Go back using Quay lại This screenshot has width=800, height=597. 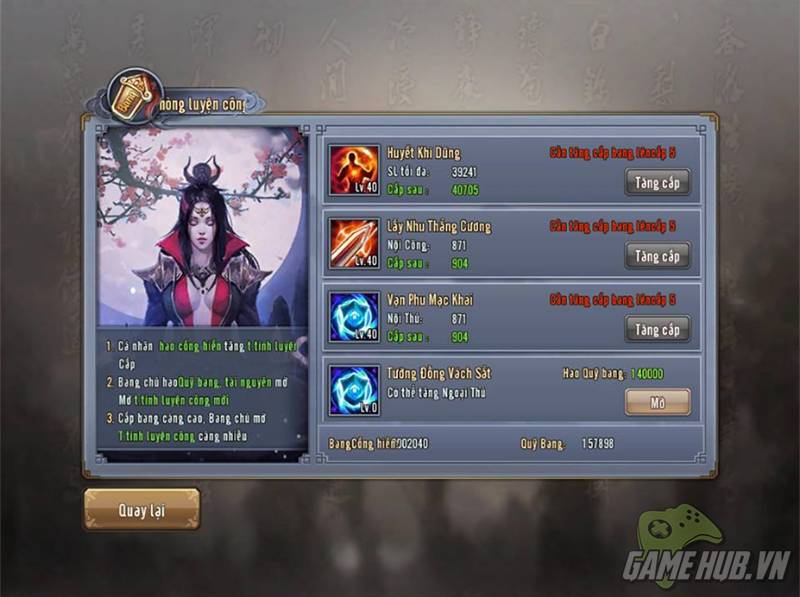tap(141, 509)
